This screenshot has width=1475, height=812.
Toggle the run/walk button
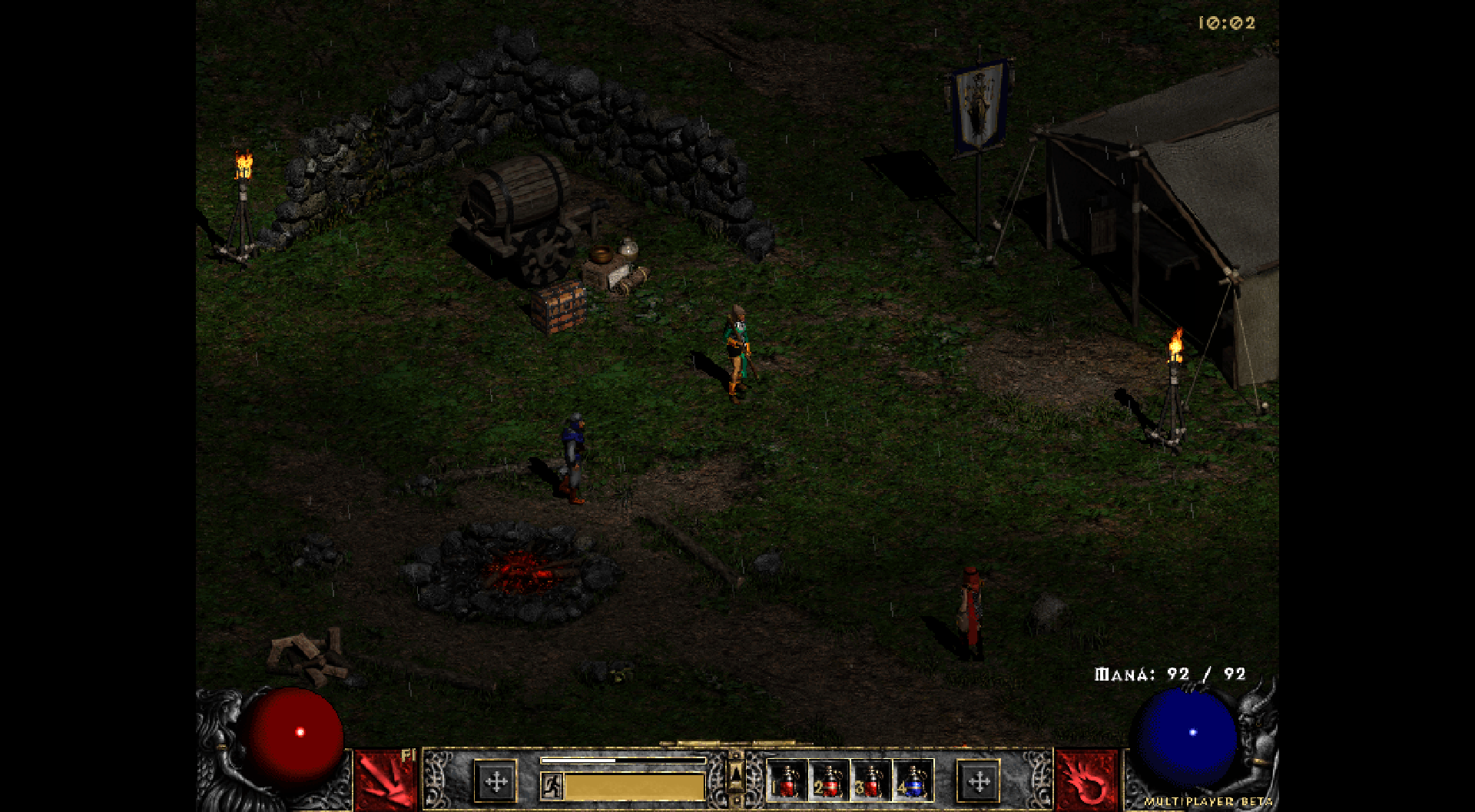click(x=551, y=786)
